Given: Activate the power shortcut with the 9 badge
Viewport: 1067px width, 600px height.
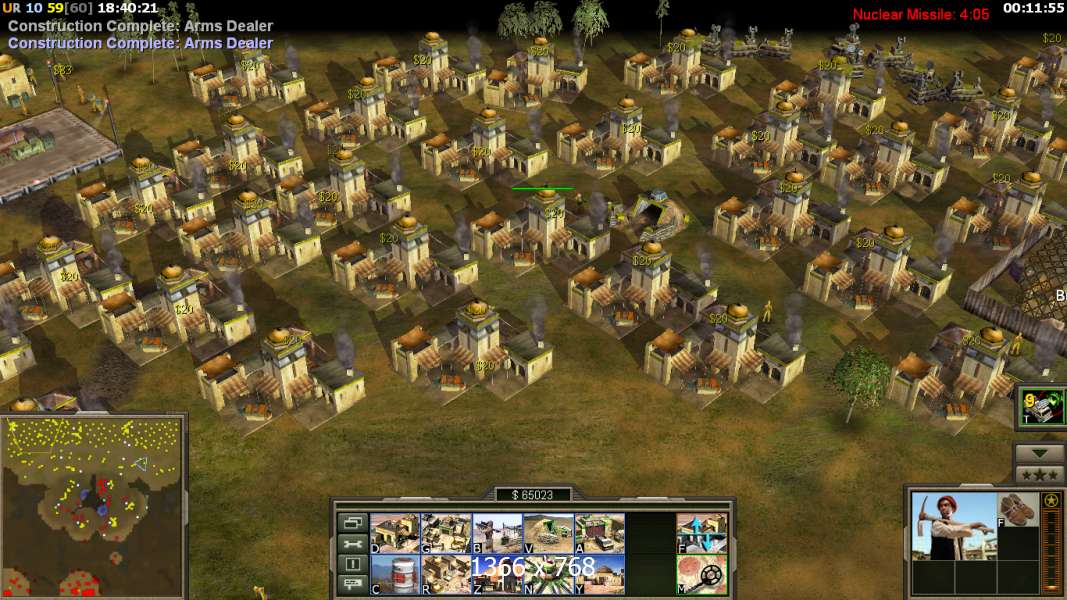Looking at the screenshot, I should (1041, 407).
